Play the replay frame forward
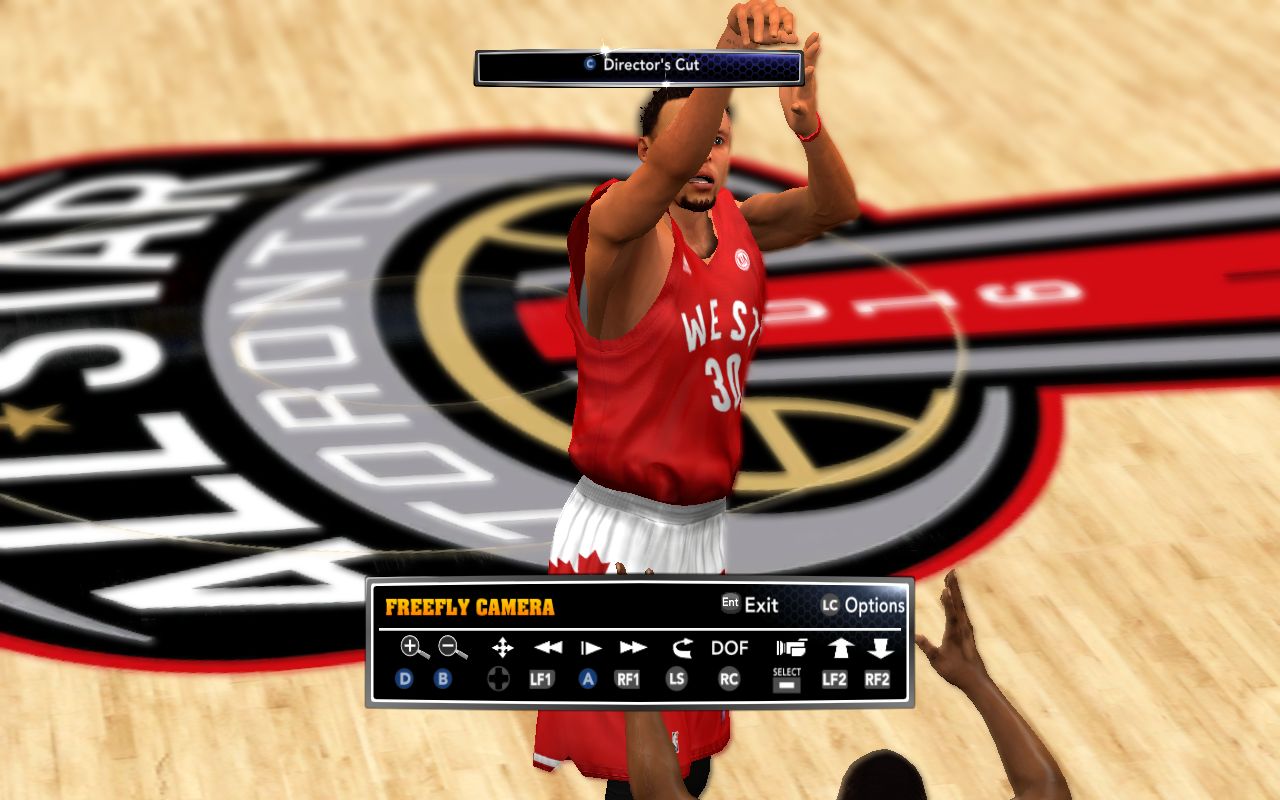The width and height of the screenshot is (1280, 800). click(590, 648)
